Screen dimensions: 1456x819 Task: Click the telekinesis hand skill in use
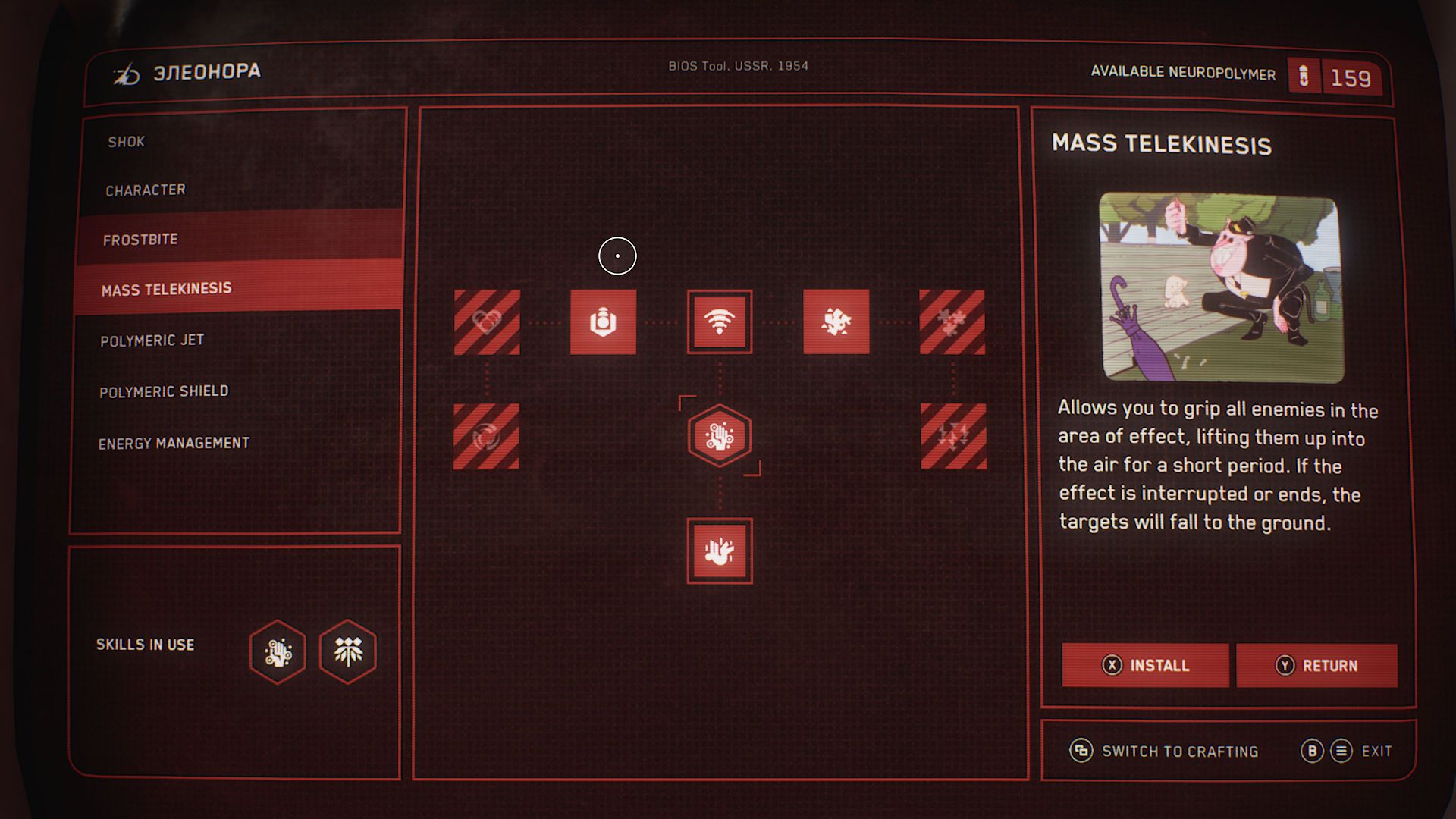(x=278, y=651)
